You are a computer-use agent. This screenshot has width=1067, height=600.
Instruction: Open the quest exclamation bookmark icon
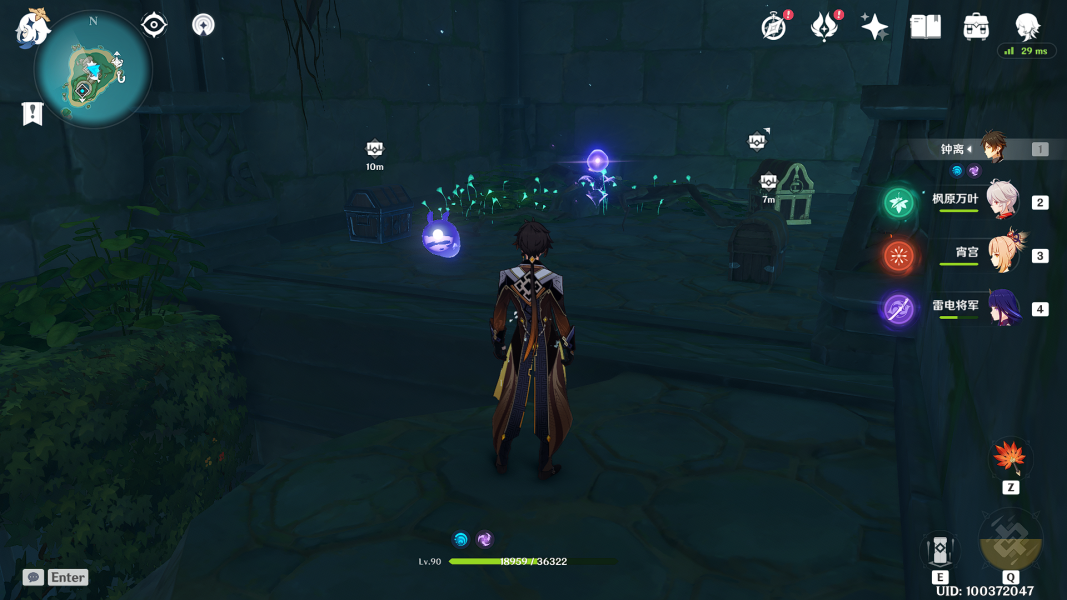click(32, 114)
